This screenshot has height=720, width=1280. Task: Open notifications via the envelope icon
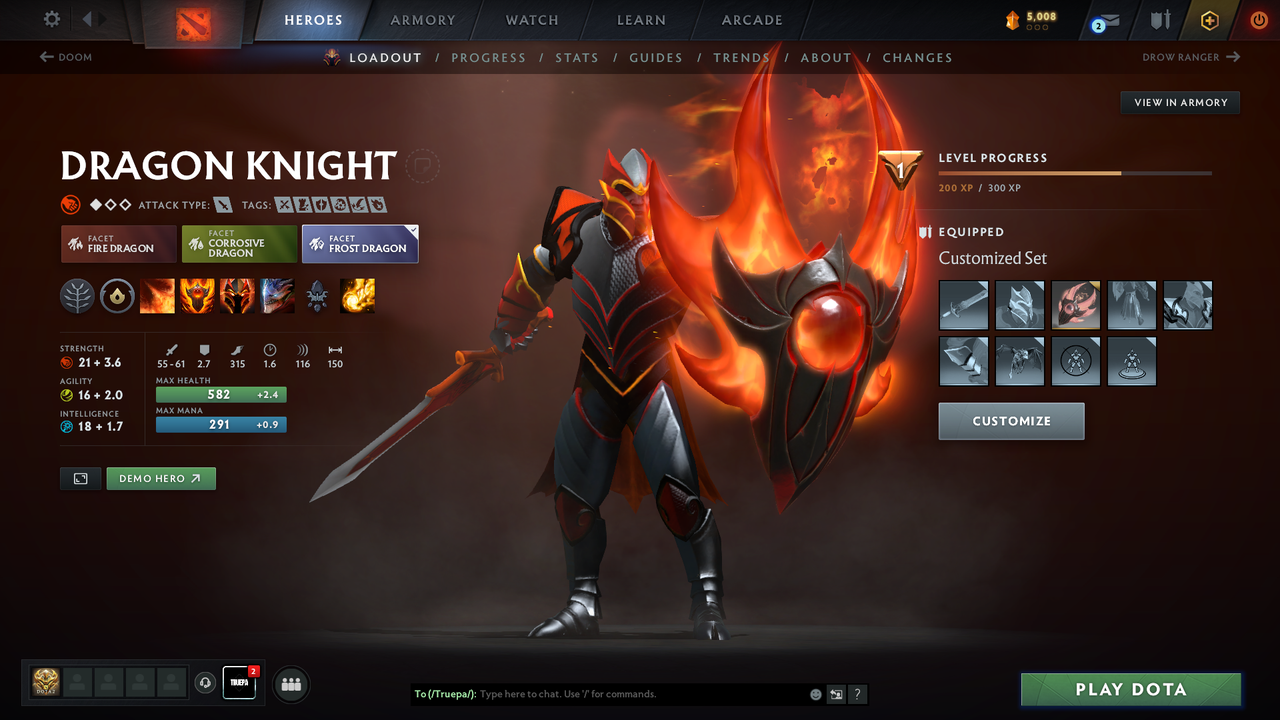click(x=1104, y=20)
